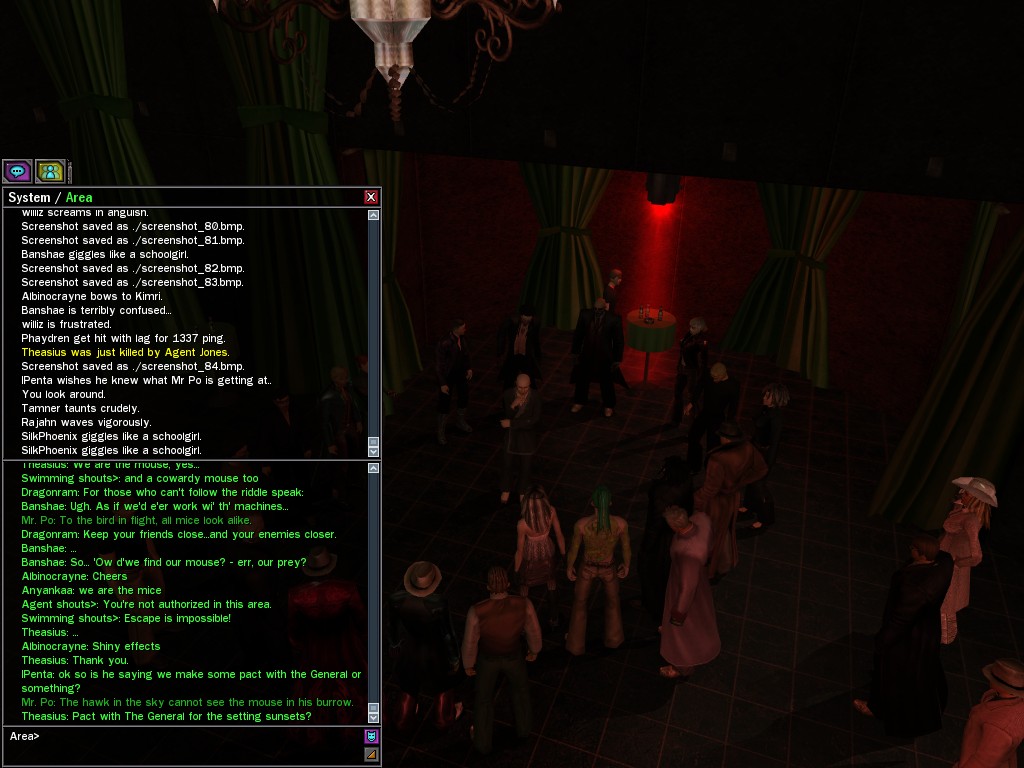Select the green Area label in chat title
This screenshot has width=1024, height=768.
click(x=79, y=198)
